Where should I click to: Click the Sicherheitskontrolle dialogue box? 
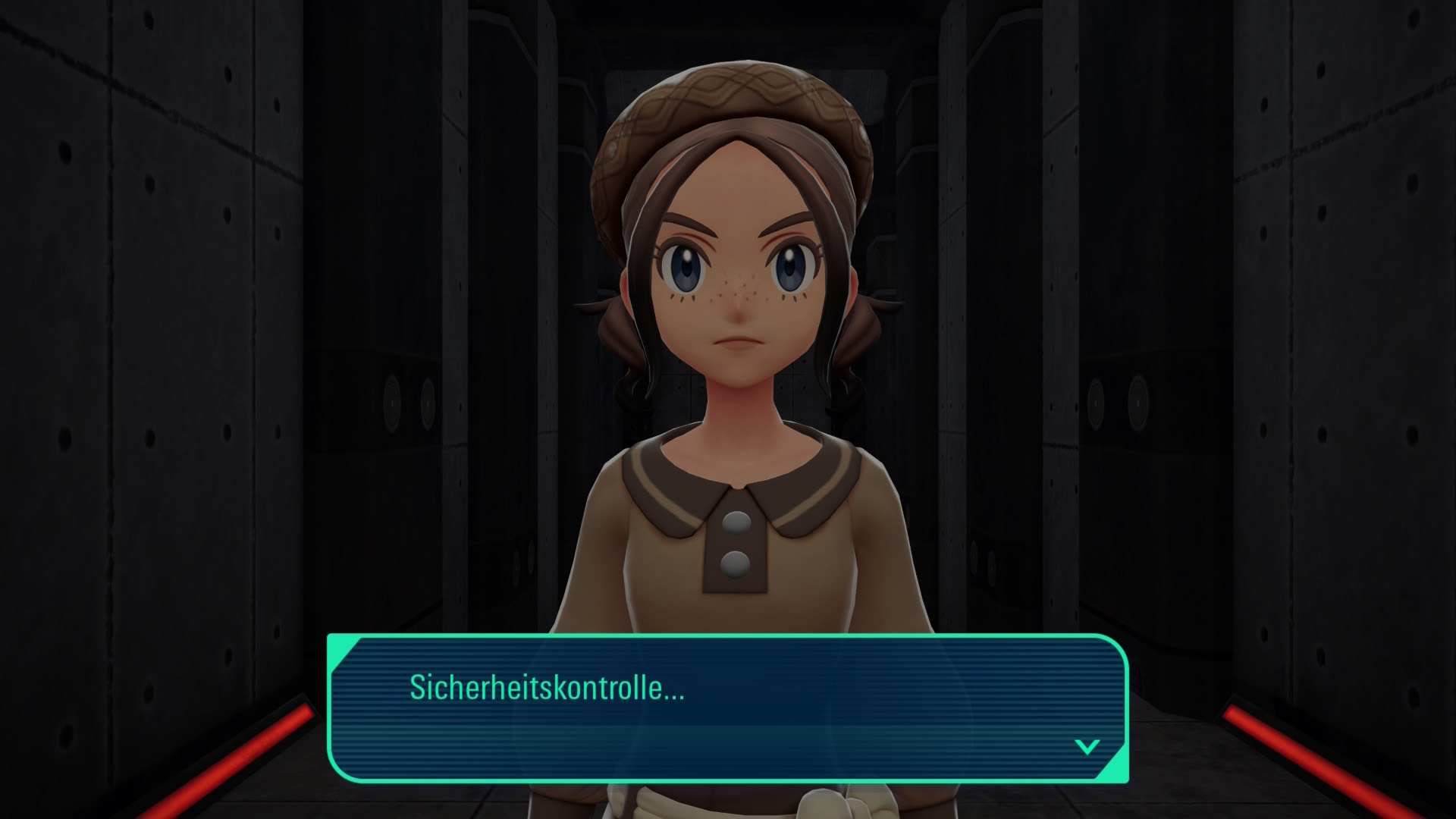(x=727, y=708)
